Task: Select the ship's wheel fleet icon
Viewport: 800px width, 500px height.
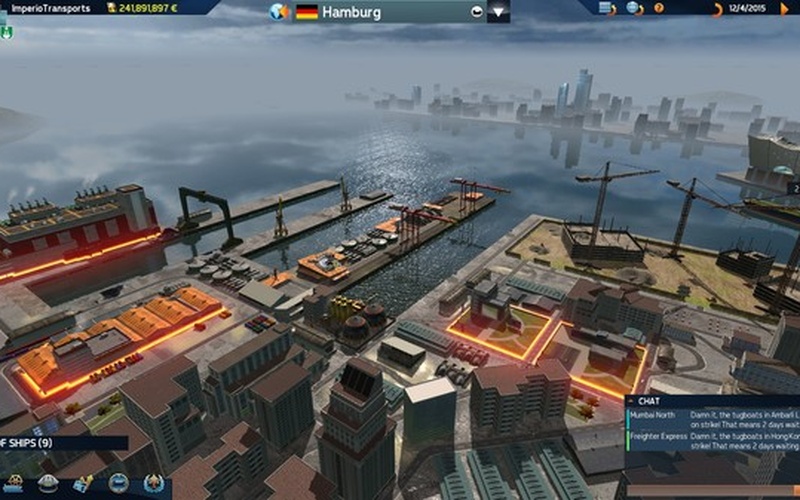Action: tap(13, 484)
